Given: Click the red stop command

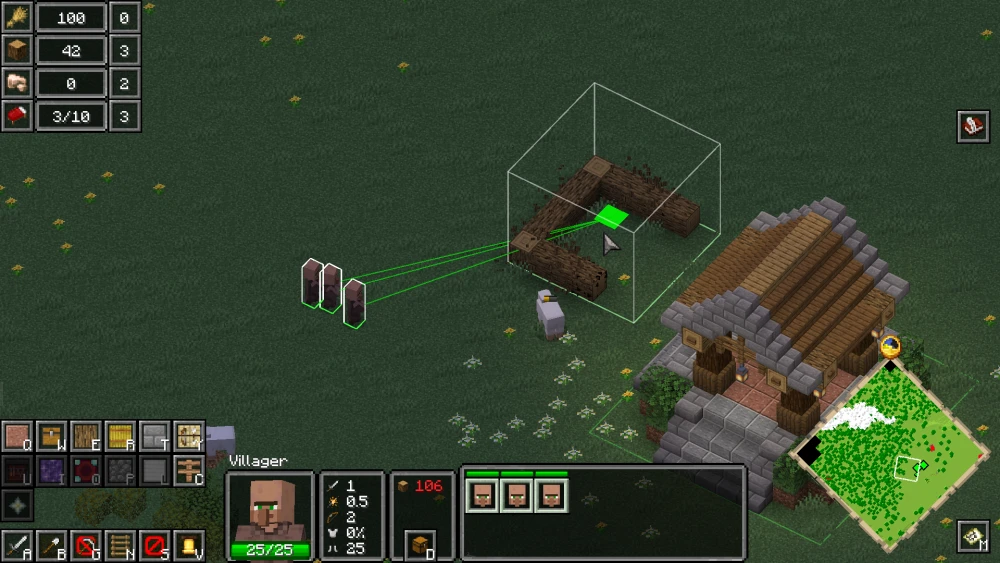Looking at the screenshot, I should tap(154, 546).
